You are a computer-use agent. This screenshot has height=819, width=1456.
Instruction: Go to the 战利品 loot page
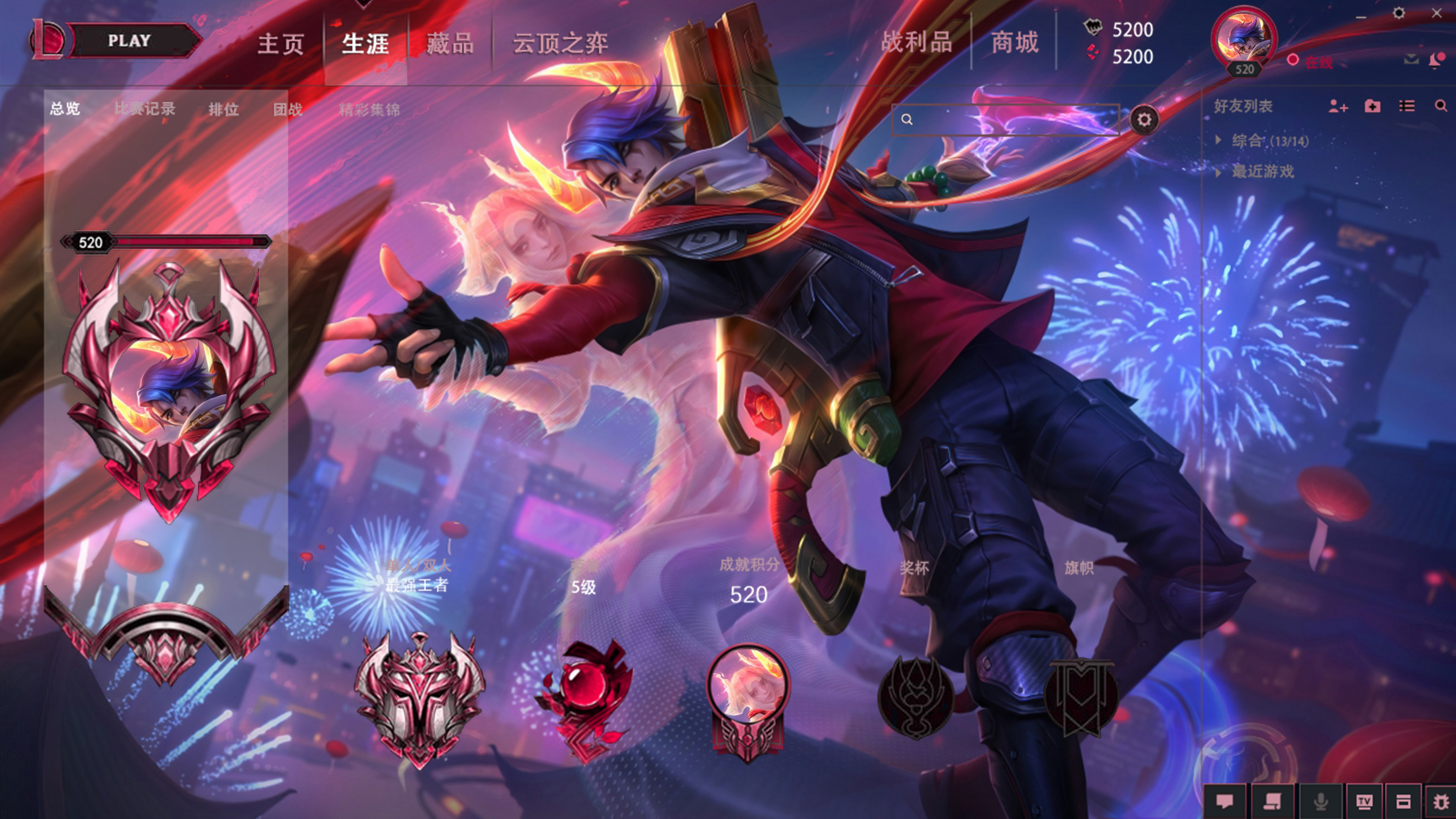[916, 42]
